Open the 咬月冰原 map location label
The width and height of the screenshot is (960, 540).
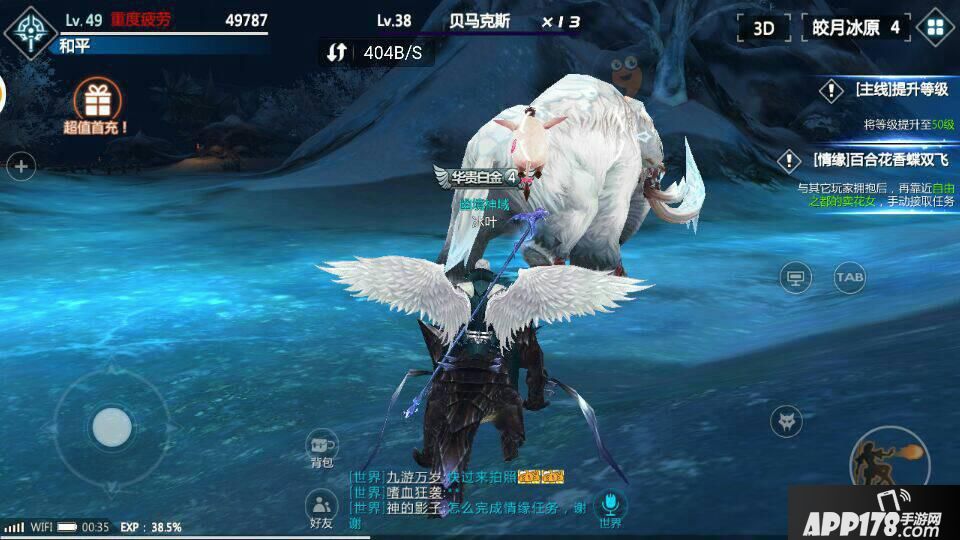856,28
